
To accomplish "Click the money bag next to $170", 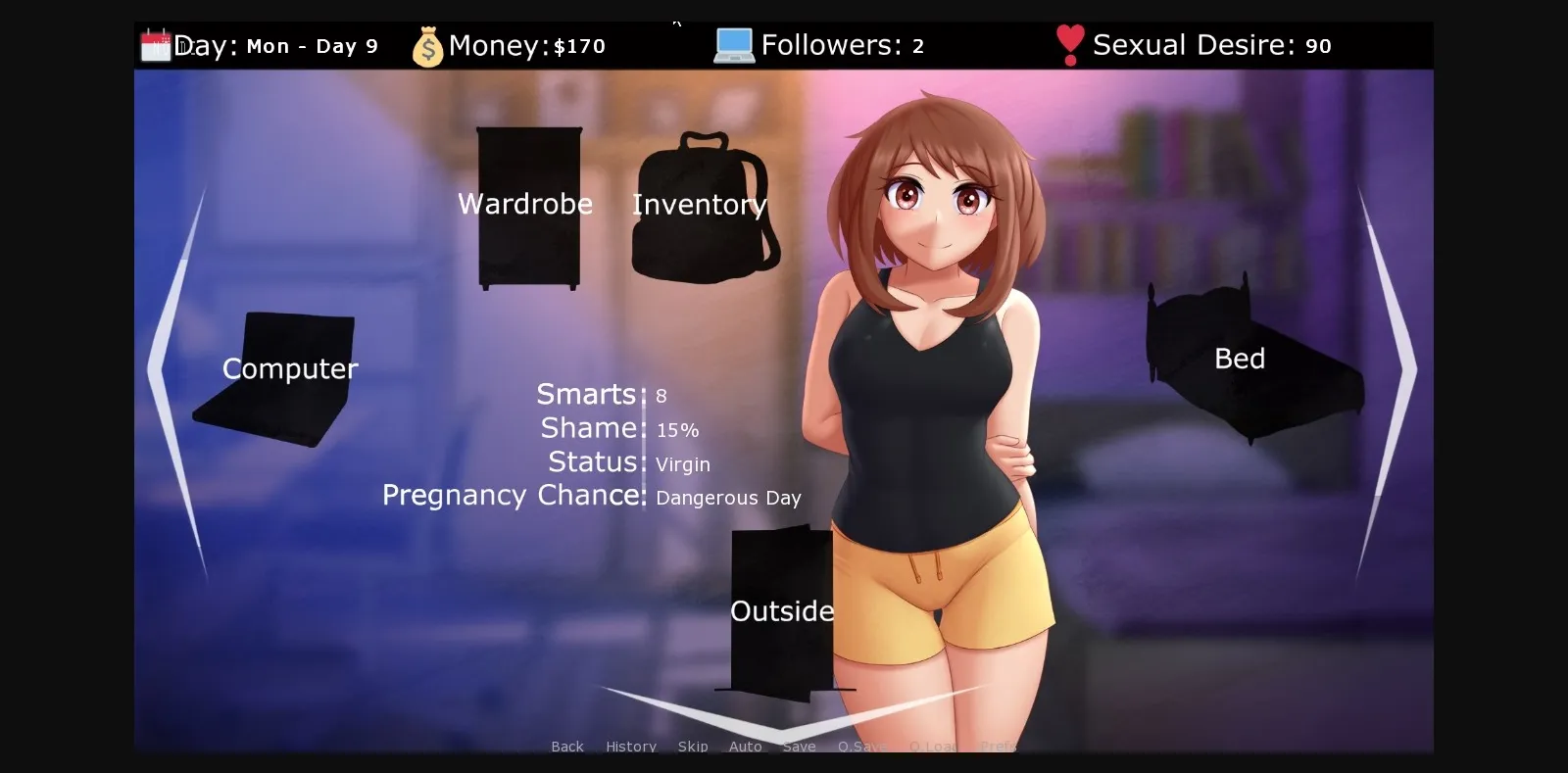I will [428, 44].
